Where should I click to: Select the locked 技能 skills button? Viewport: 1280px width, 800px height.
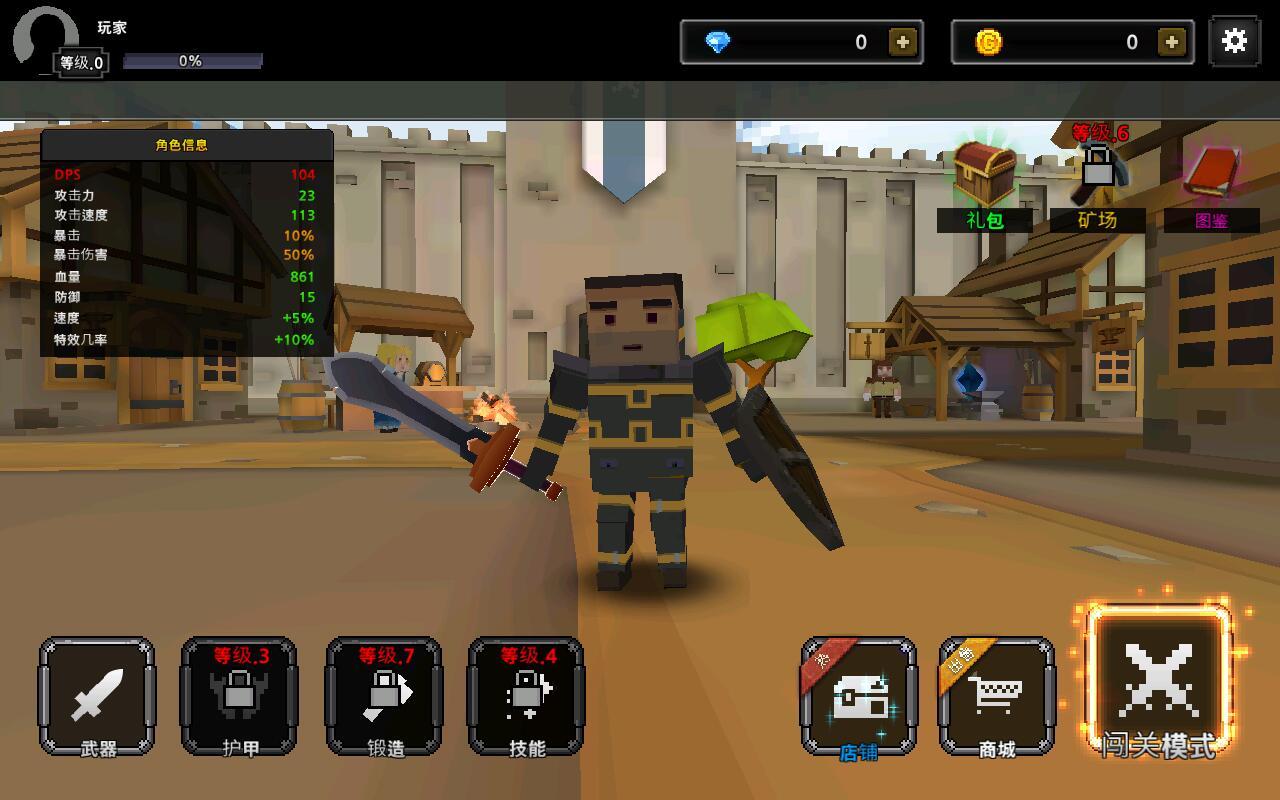coord(526,696)
